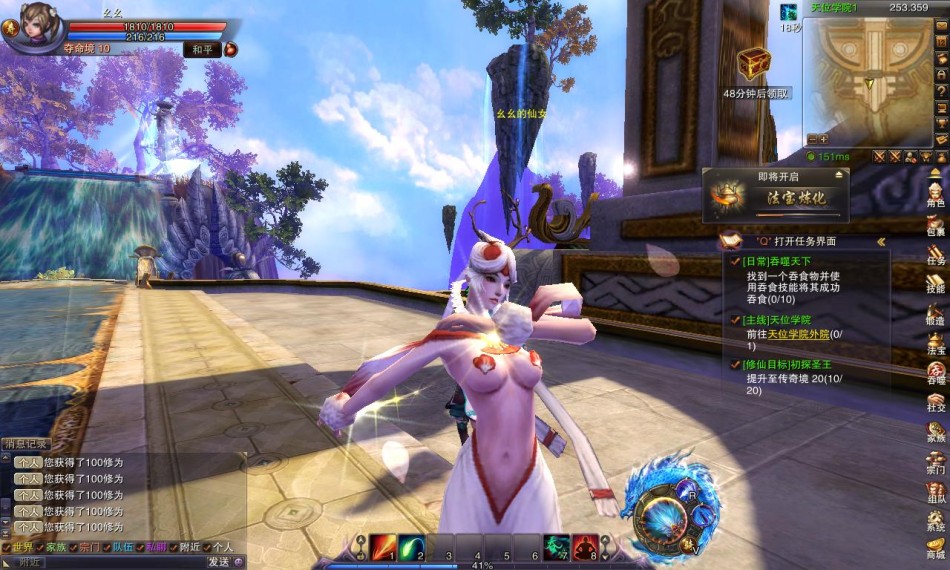Activate the red meditation skill in slot 8

click(585, 546)
